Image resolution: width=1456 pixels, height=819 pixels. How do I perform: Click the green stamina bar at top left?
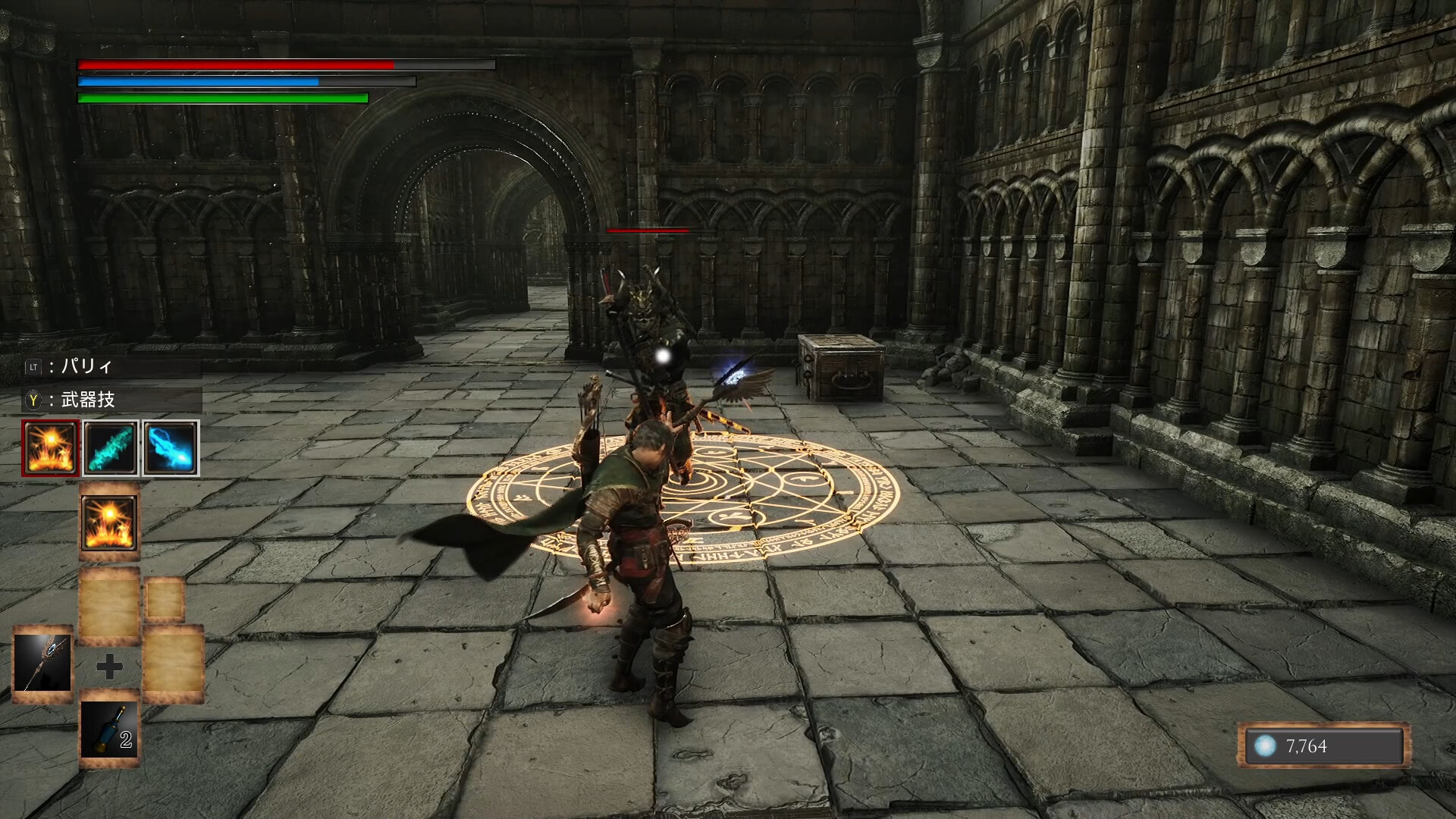tap(220, 99)
